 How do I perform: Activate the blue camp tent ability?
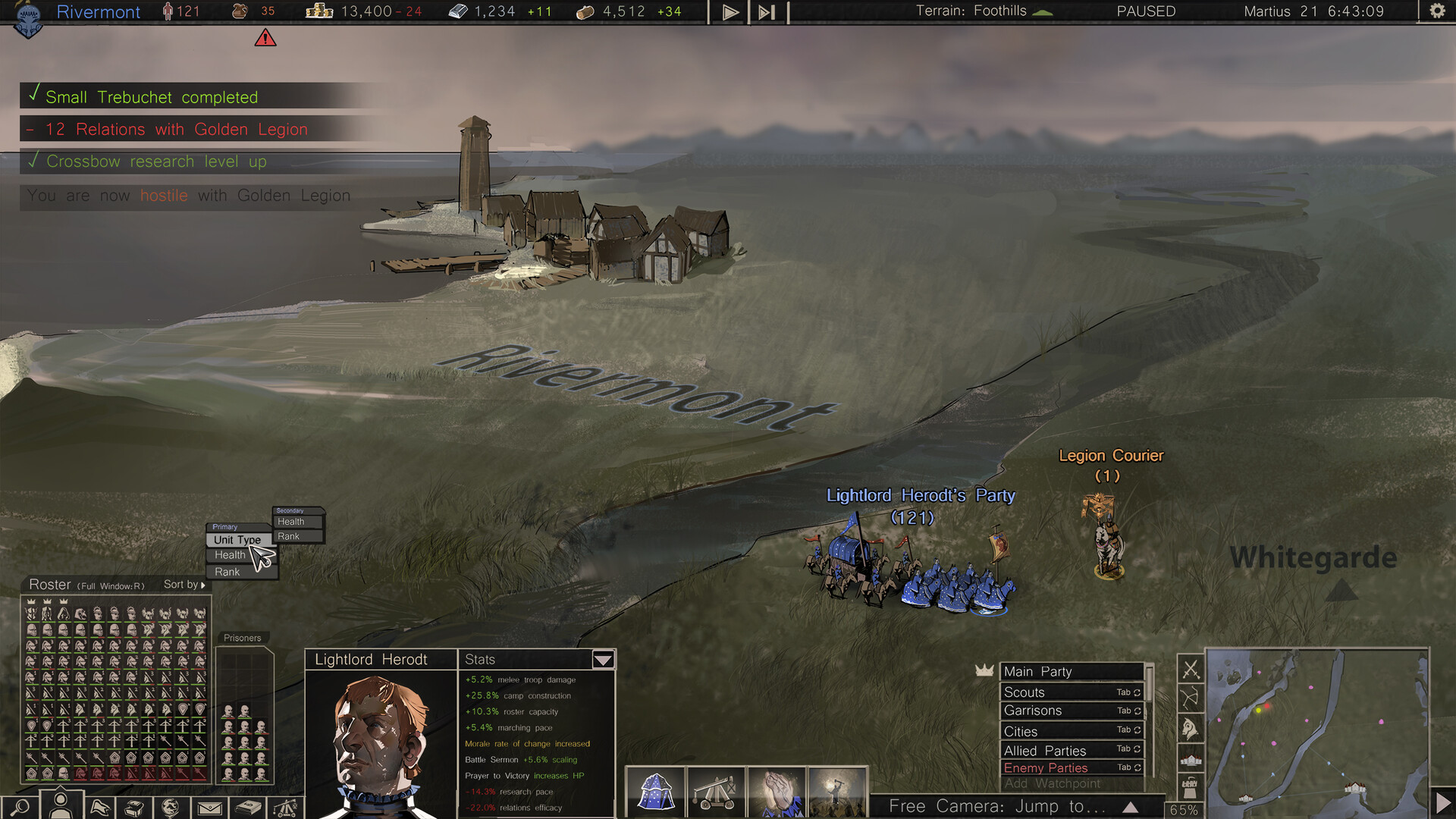(655, 791)
